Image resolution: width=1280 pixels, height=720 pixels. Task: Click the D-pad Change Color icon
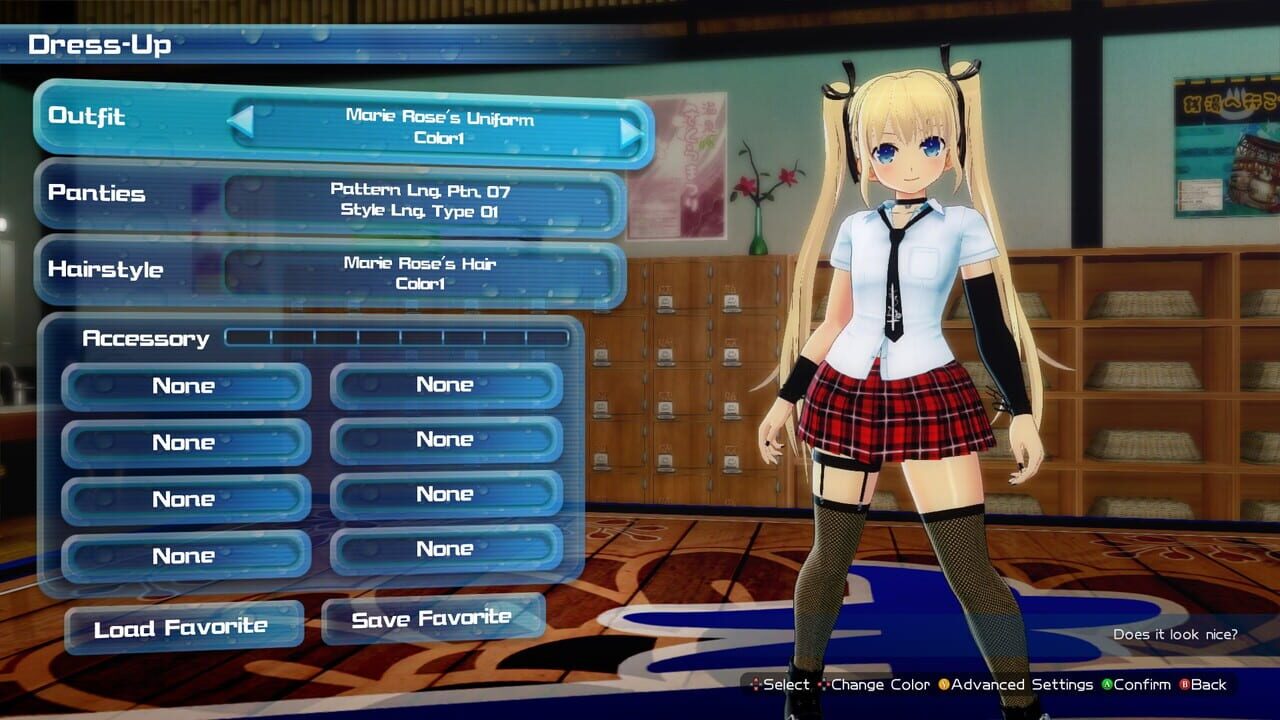[826, 685]
